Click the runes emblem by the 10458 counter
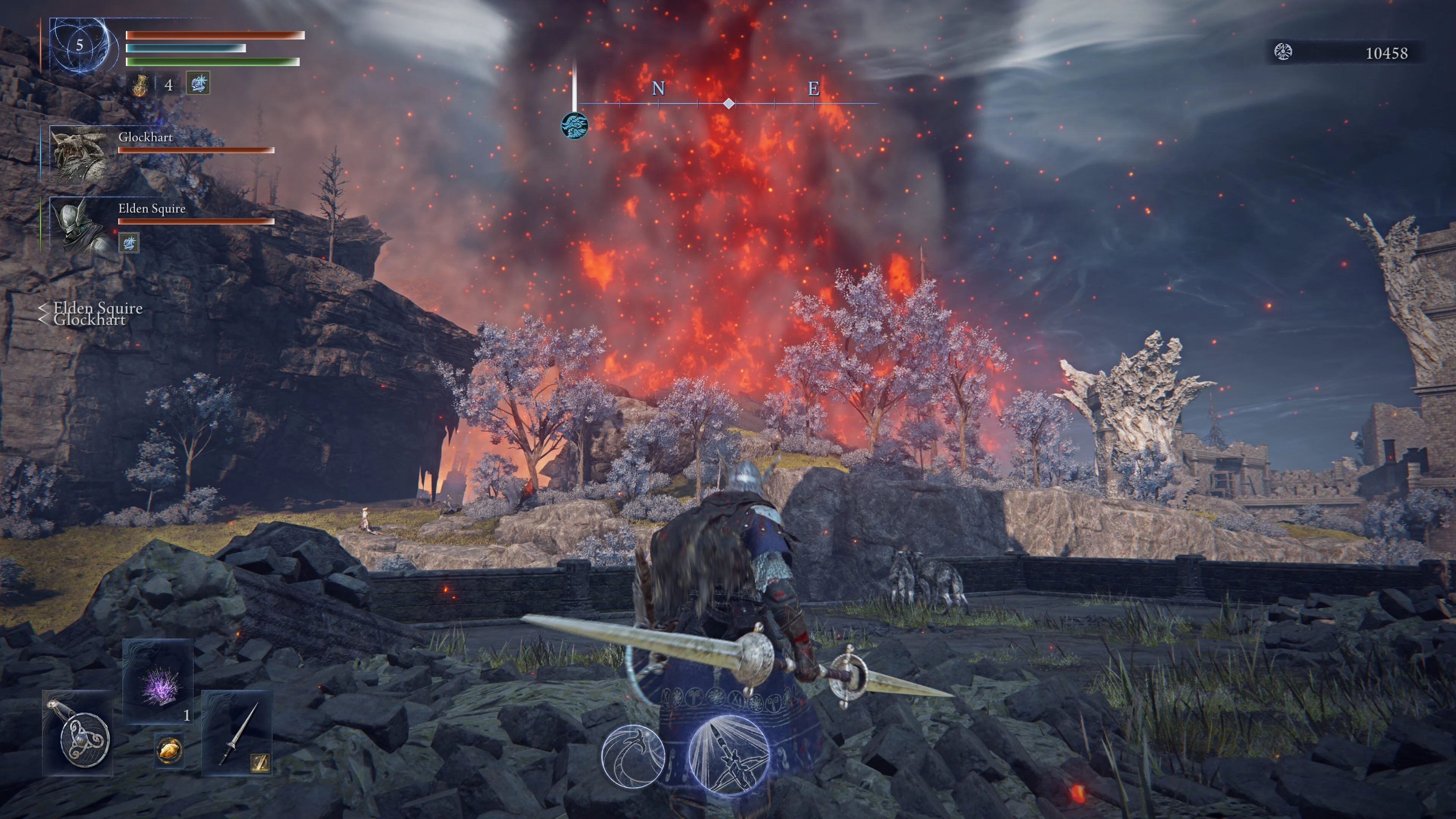The height and width of the screenshot is (819, 1456). pos(1283,53)
